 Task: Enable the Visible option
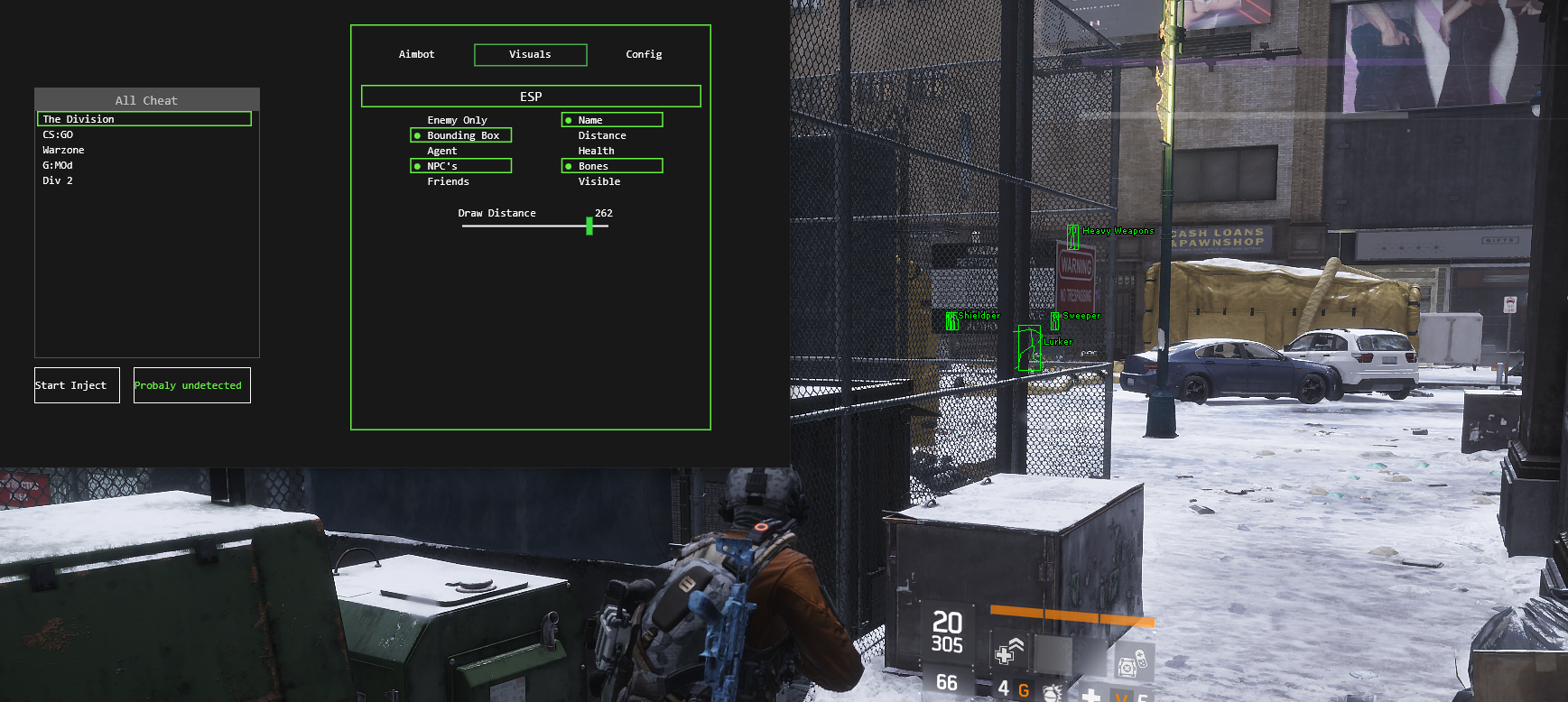[x=599, y=181]
